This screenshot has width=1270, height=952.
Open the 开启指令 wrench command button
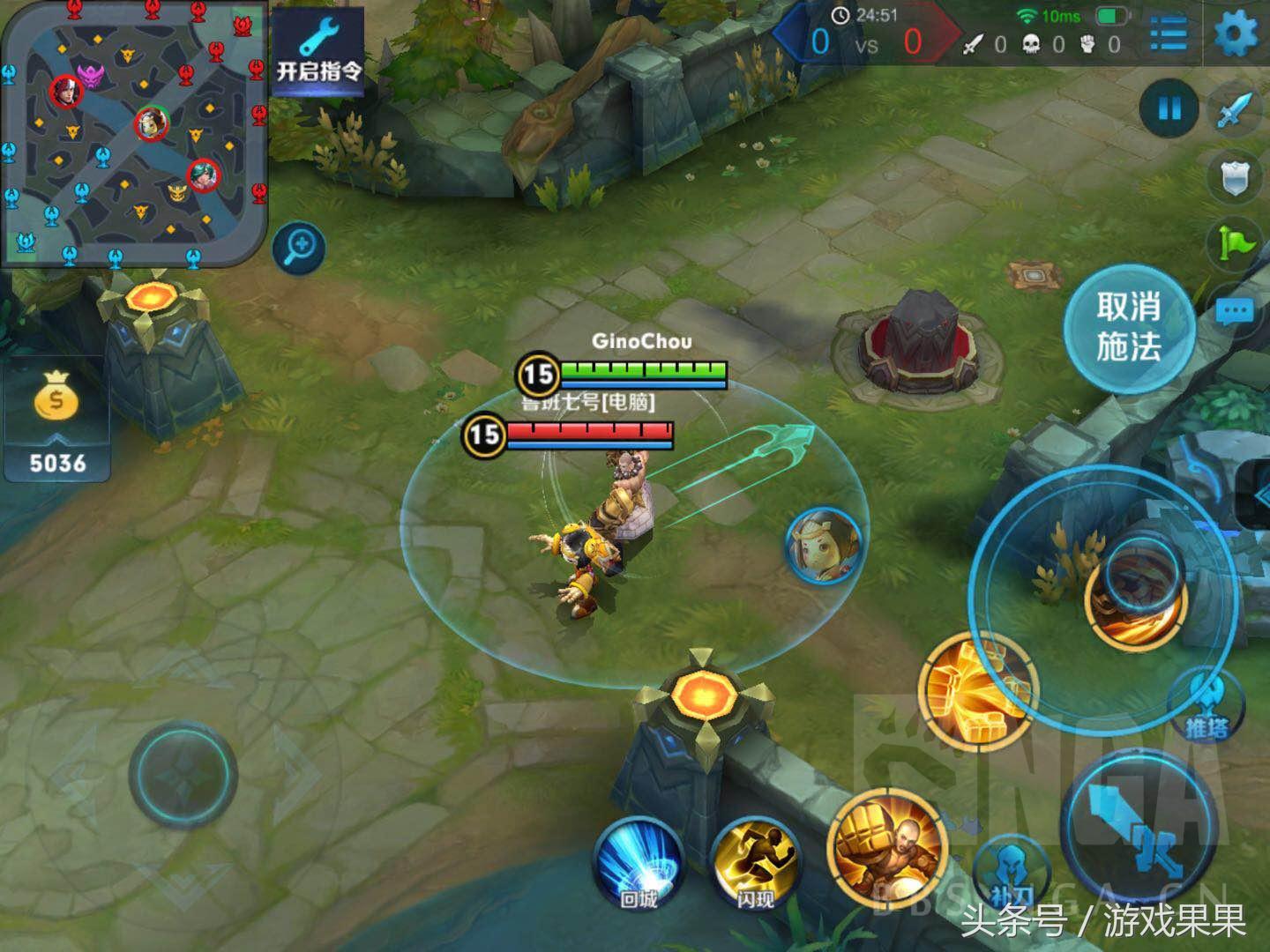[x=317, y=49]
